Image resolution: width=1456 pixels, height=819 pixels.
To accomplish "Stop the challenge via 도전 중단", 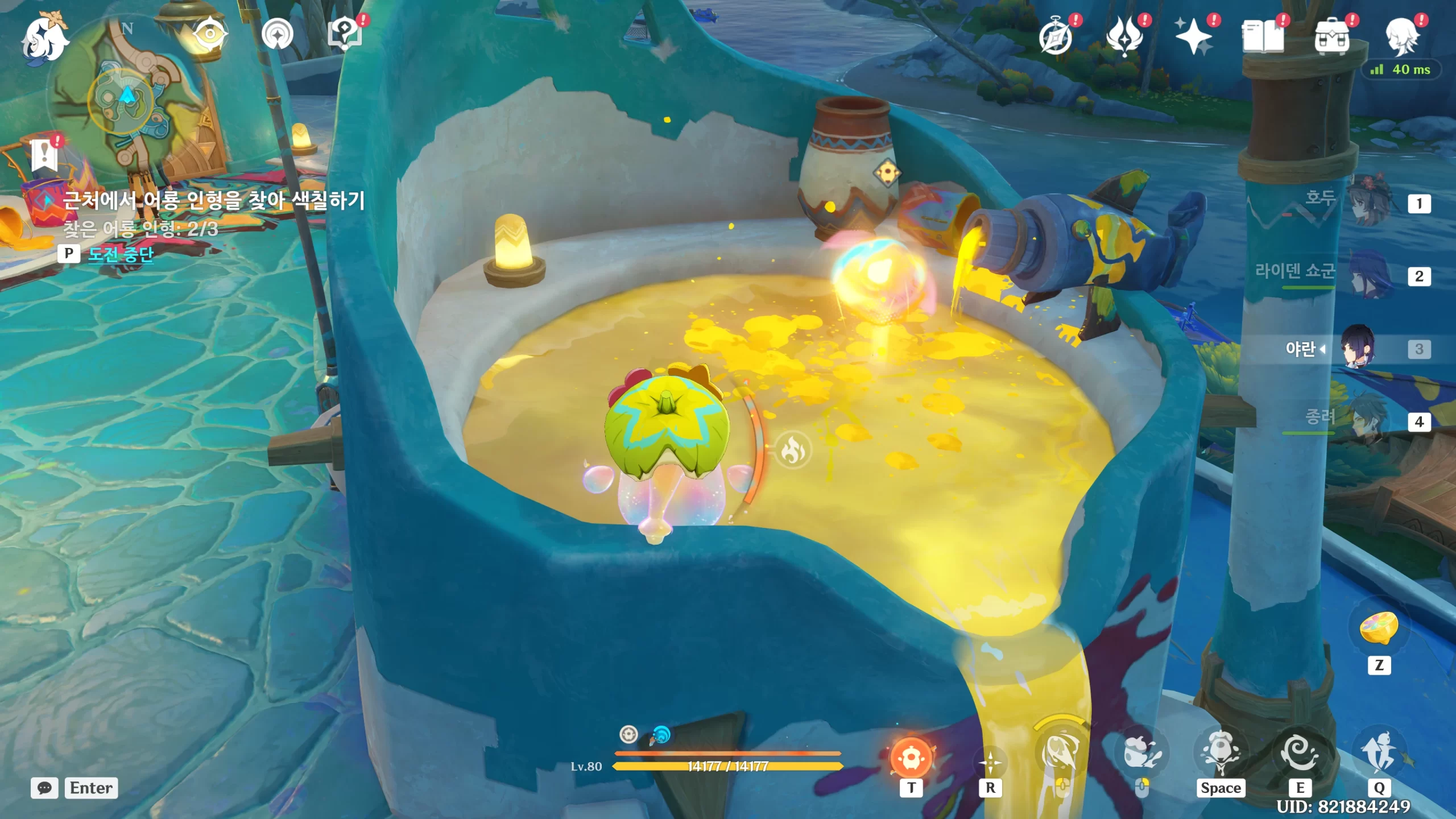I will click(x=121, y=254).
